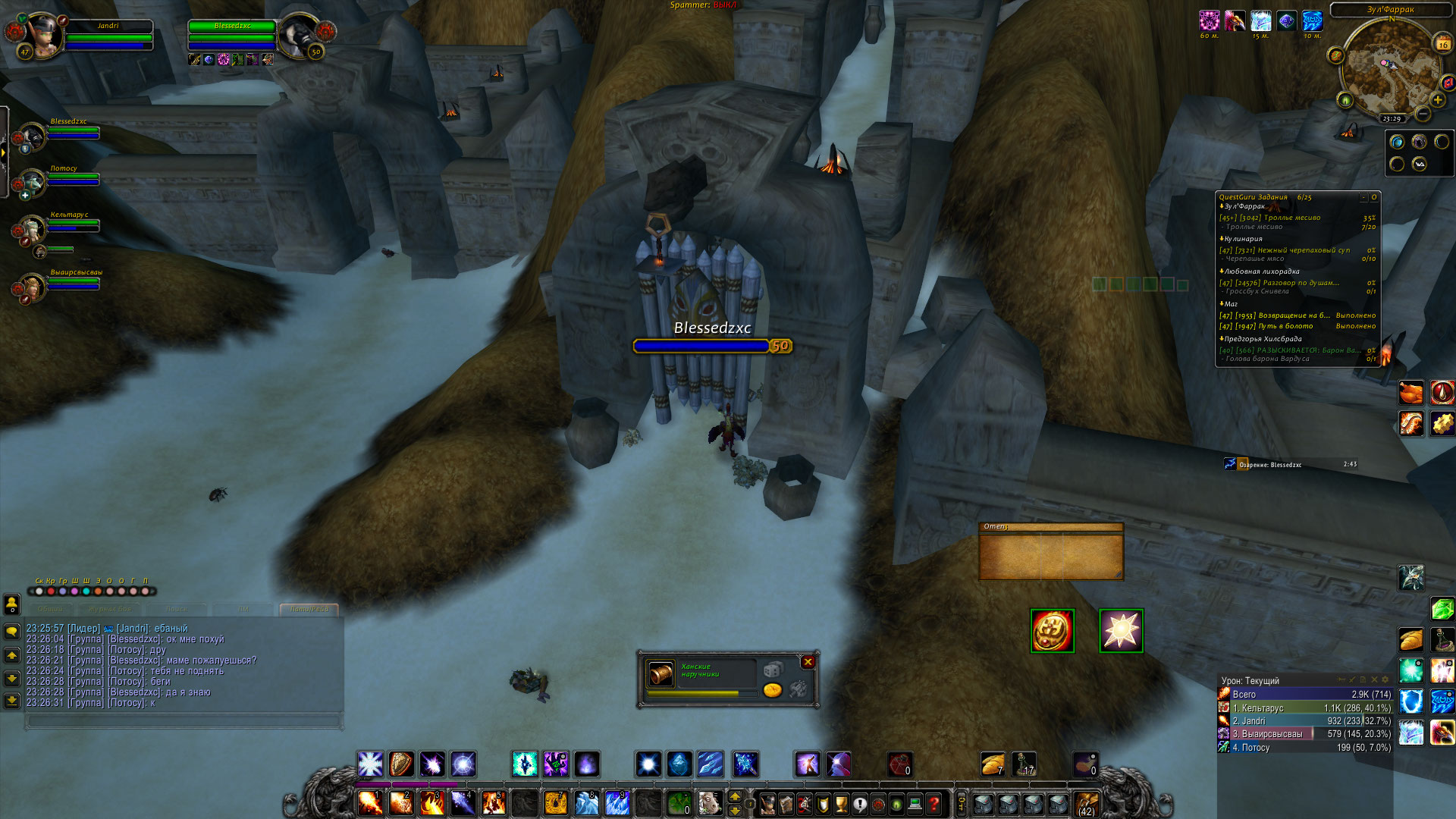Screen dimensions: 1456x819
Task: Choose Greed with the gold coin
Action: pos(772,689)
